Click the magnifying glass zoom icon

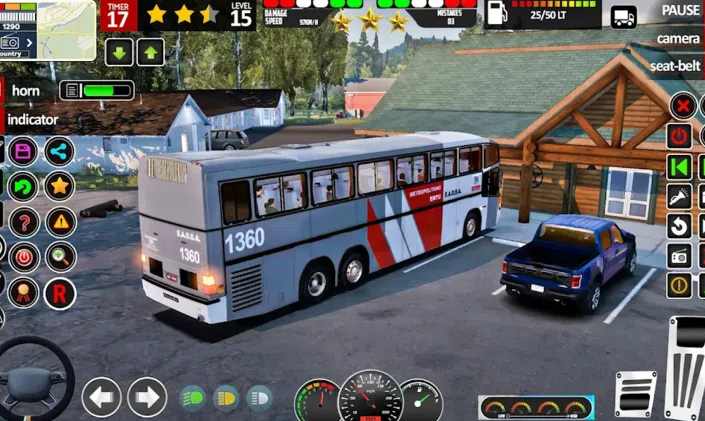[x=59, y=256]
